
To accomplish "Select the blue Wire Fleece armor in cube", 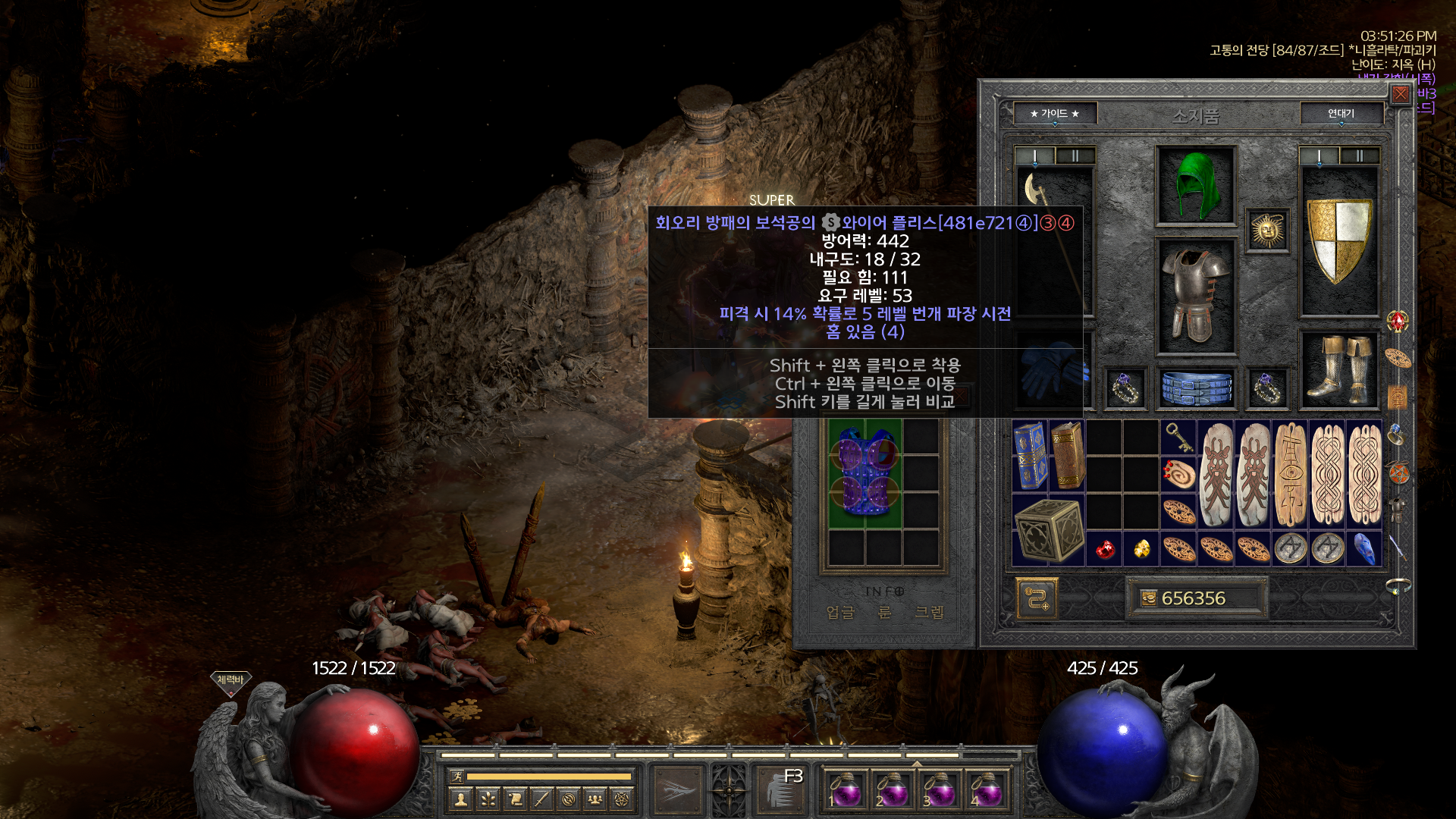I will pos(864,473).
